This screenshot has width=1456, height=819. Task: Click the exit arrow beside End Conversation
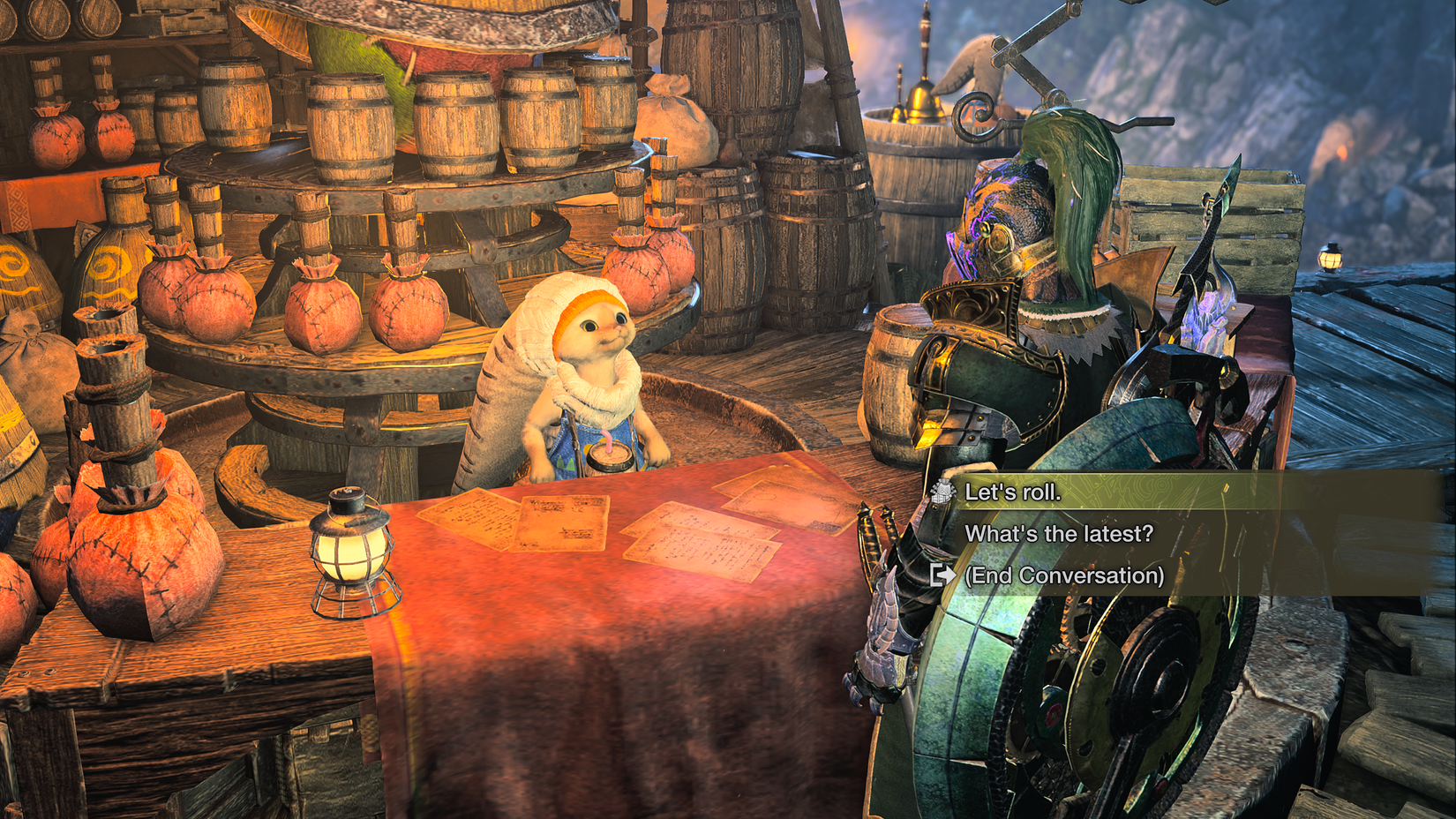(x=942, y=574)
